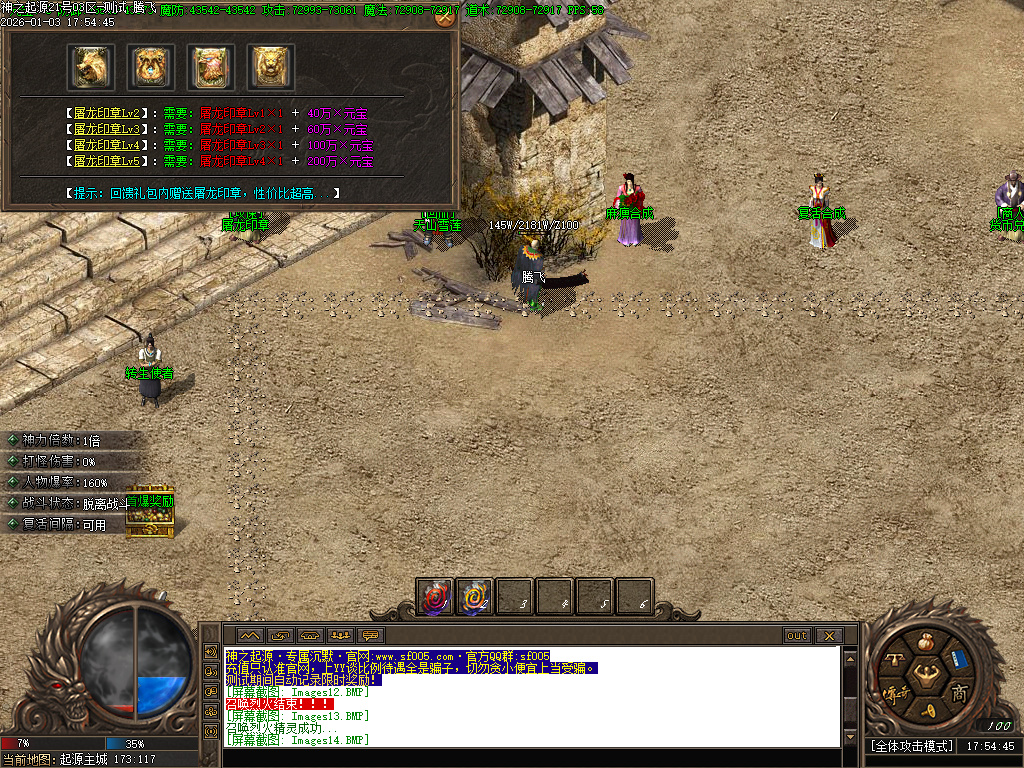Click the chat text input field
The width and height of the screenshot is (1024, 768).
point(530,757)
